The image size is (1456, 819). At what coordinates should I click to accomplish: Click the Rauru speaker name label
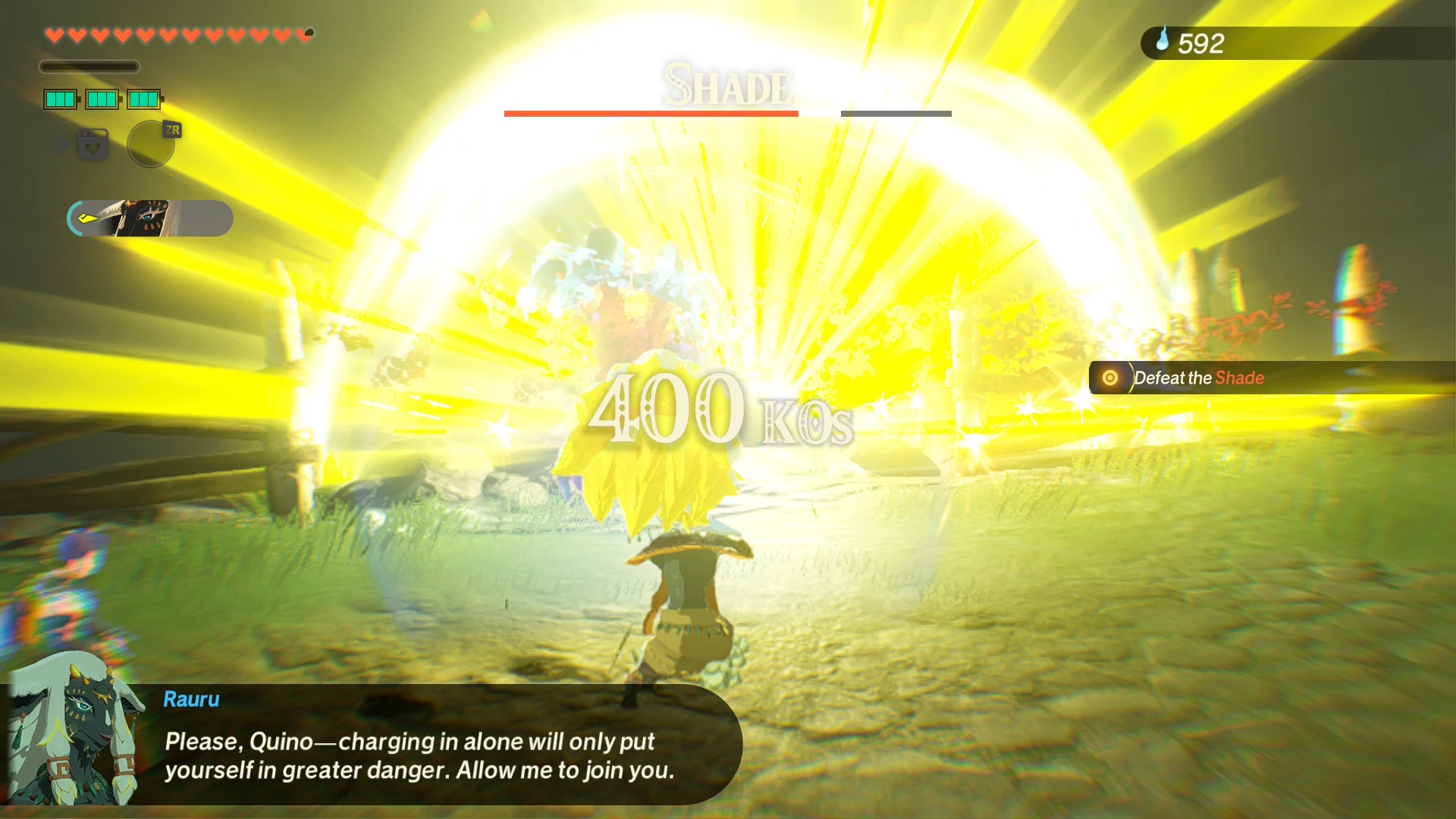(x=190, y=699)
